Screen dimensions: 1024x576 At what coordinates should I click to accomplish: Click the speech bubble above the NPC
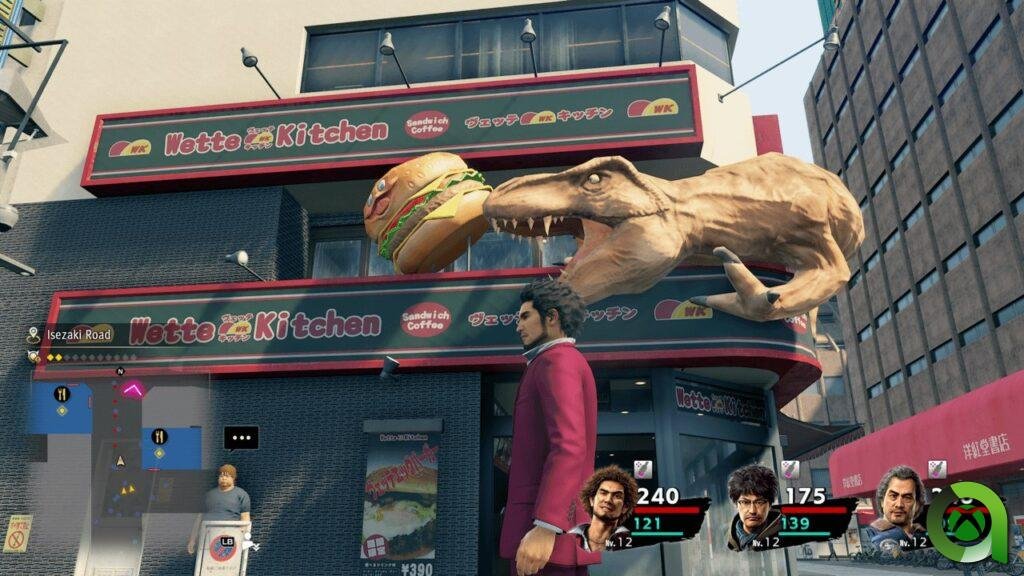(x=240, y=438)
